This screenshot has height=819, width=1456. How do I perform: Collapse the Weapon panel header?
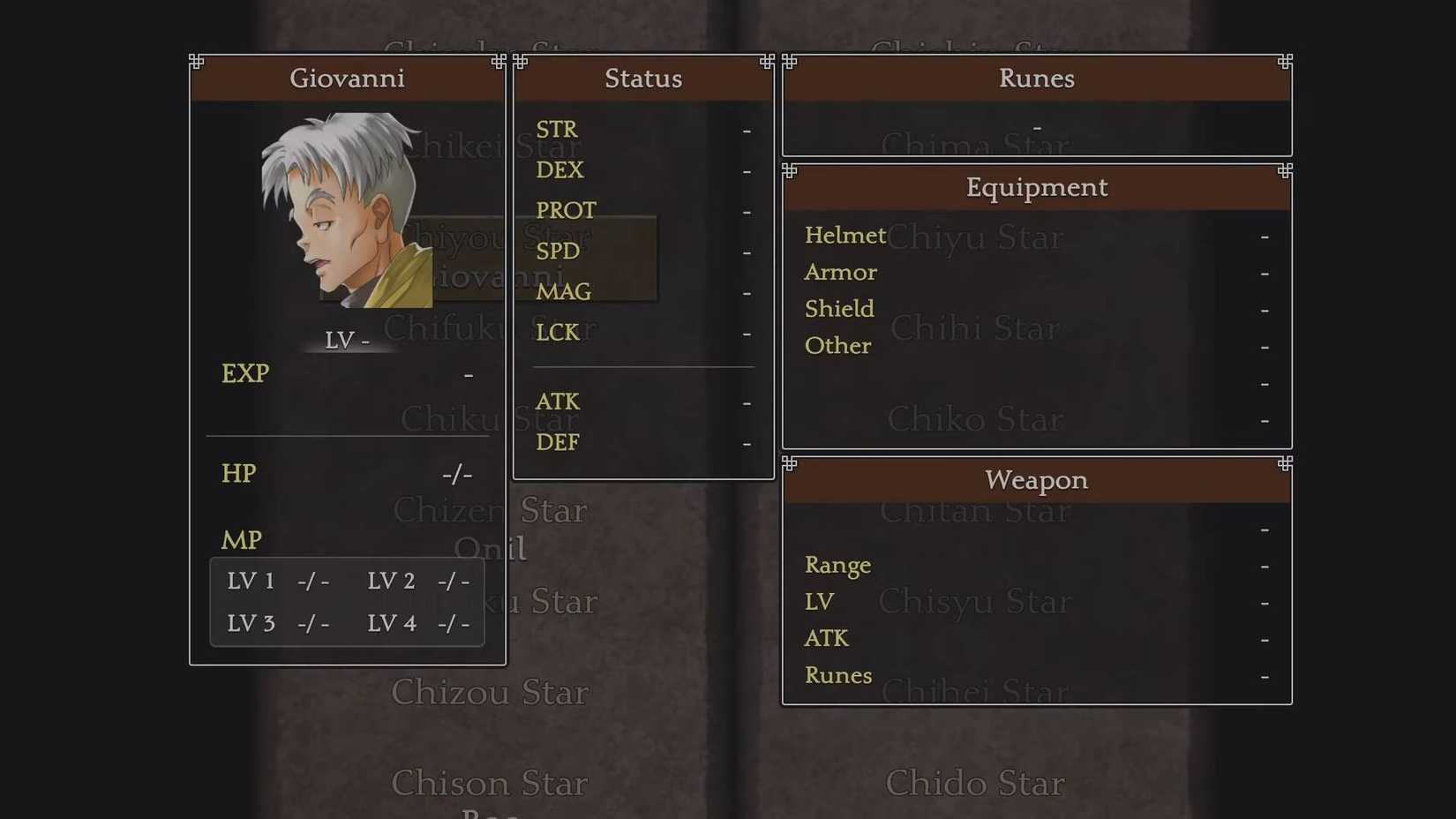tap(1037, 481)
